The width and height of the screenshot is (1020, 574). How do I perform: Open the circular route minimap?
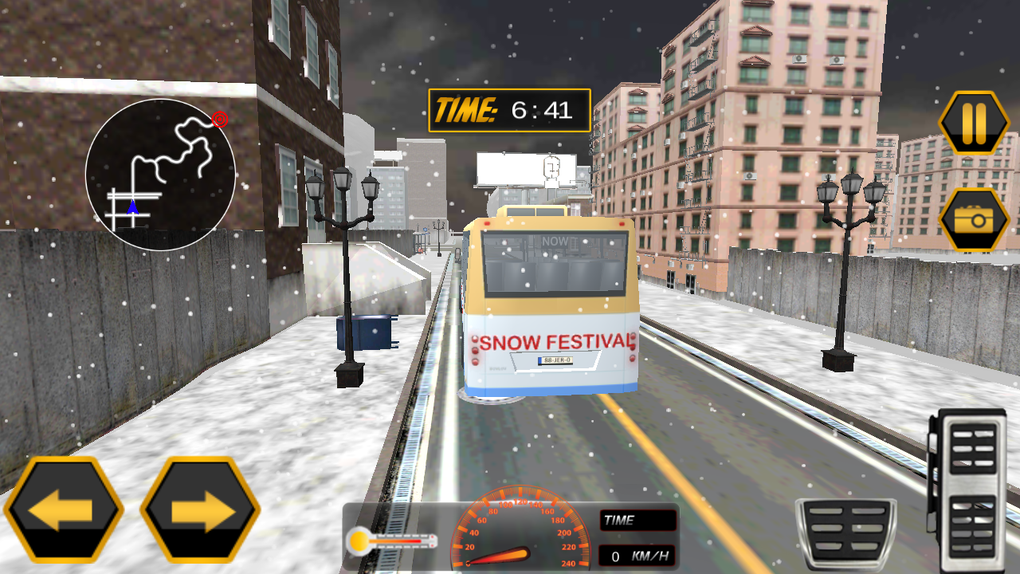[x=160, y=174]
